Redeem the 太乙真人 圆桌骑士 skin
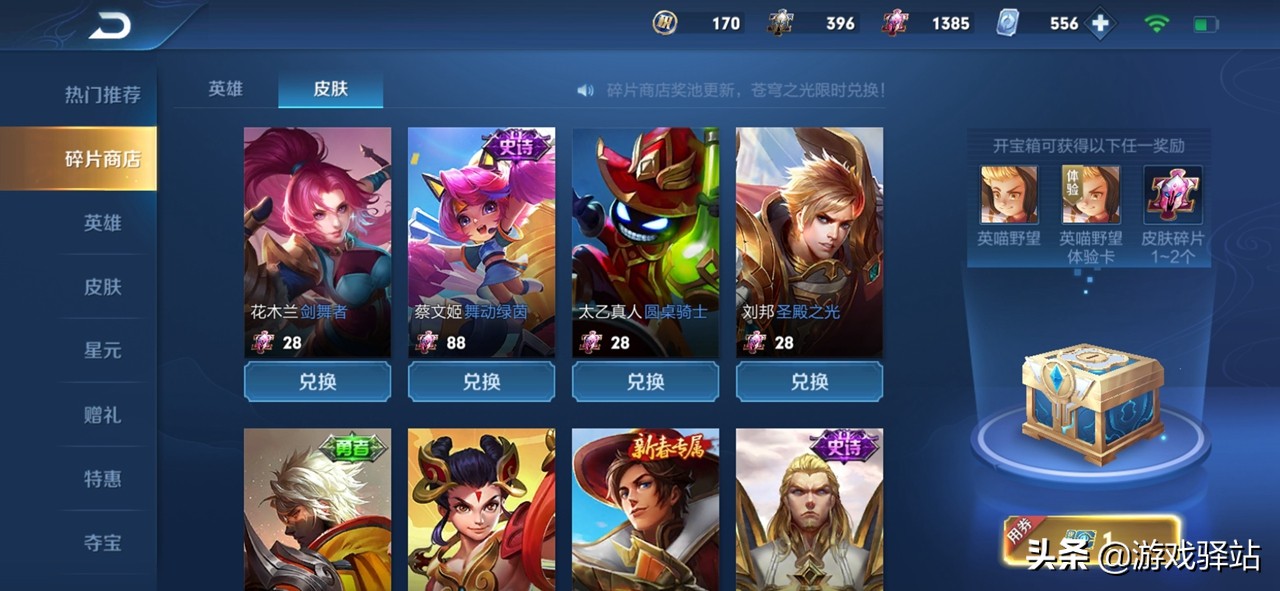This screenshot has width=1280, height=591. [x=645, y=382]
